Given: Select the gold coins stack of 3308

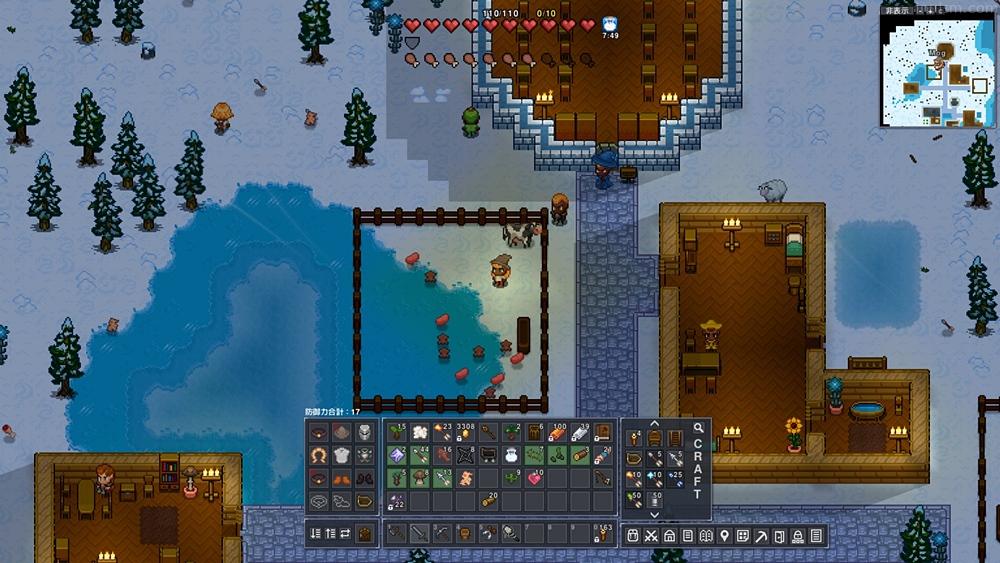Looking at the screenshot, I should tap(466, 434).
